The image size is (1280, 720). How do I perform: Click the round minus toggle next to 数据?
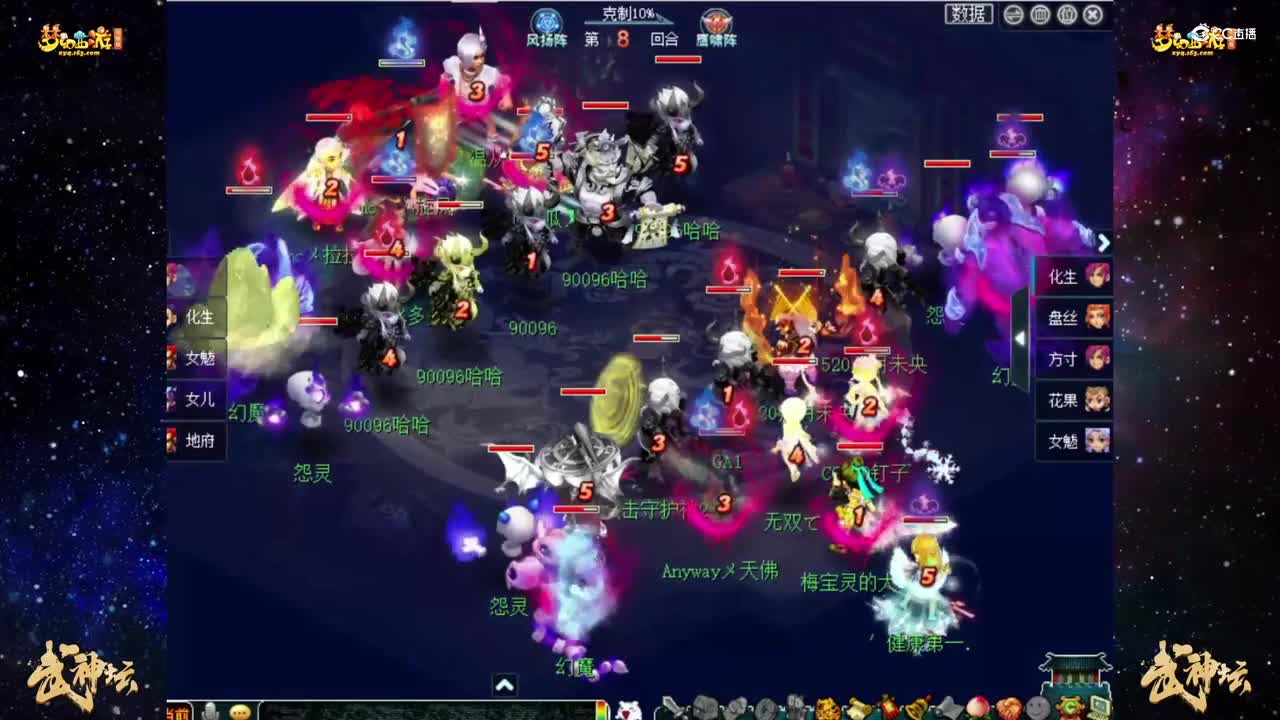[x=1014, y=14]
